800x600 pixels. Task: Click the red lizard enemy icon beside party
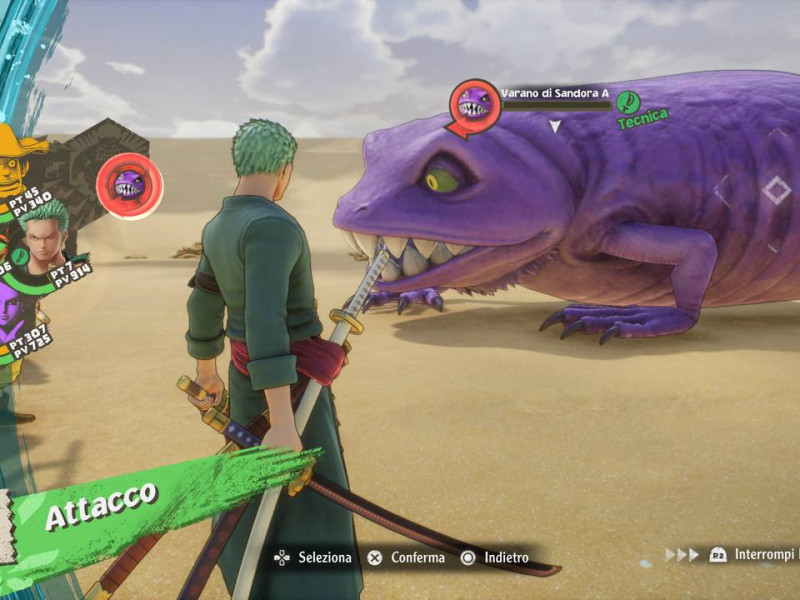(x=130, y=185)
